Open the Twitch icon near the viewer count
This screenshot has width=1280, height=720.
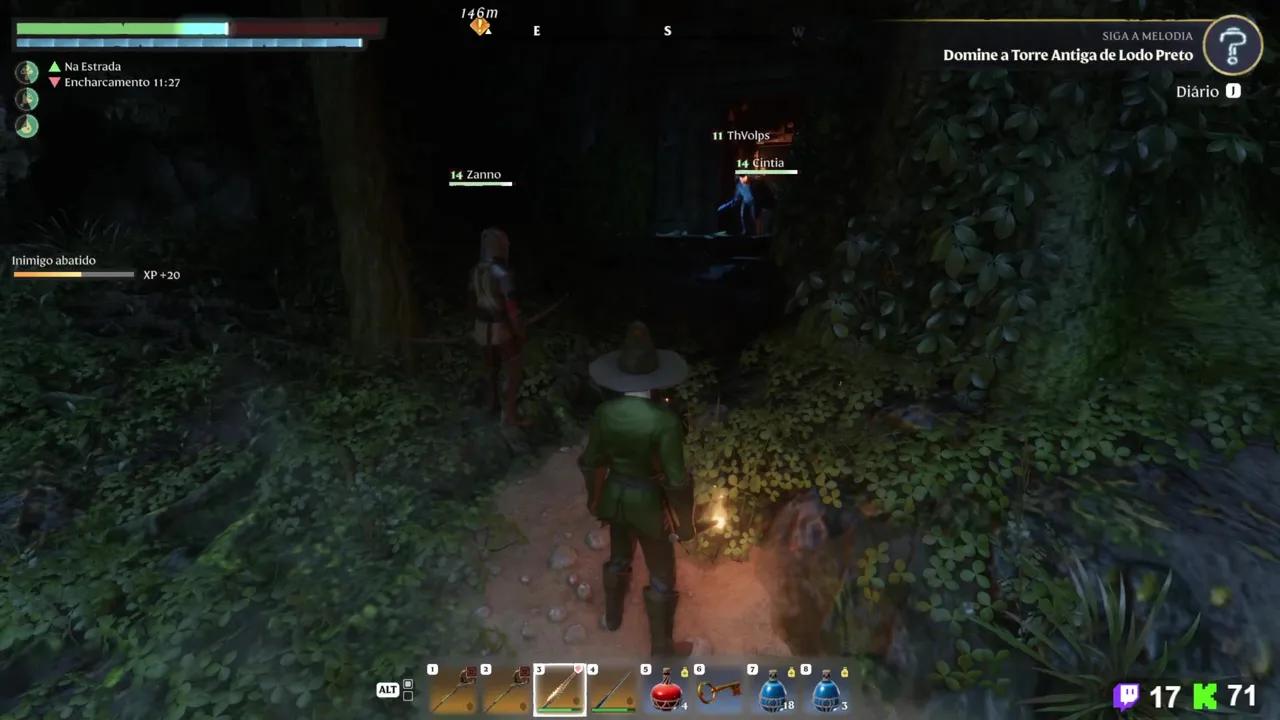click(x=1126, y=694)
